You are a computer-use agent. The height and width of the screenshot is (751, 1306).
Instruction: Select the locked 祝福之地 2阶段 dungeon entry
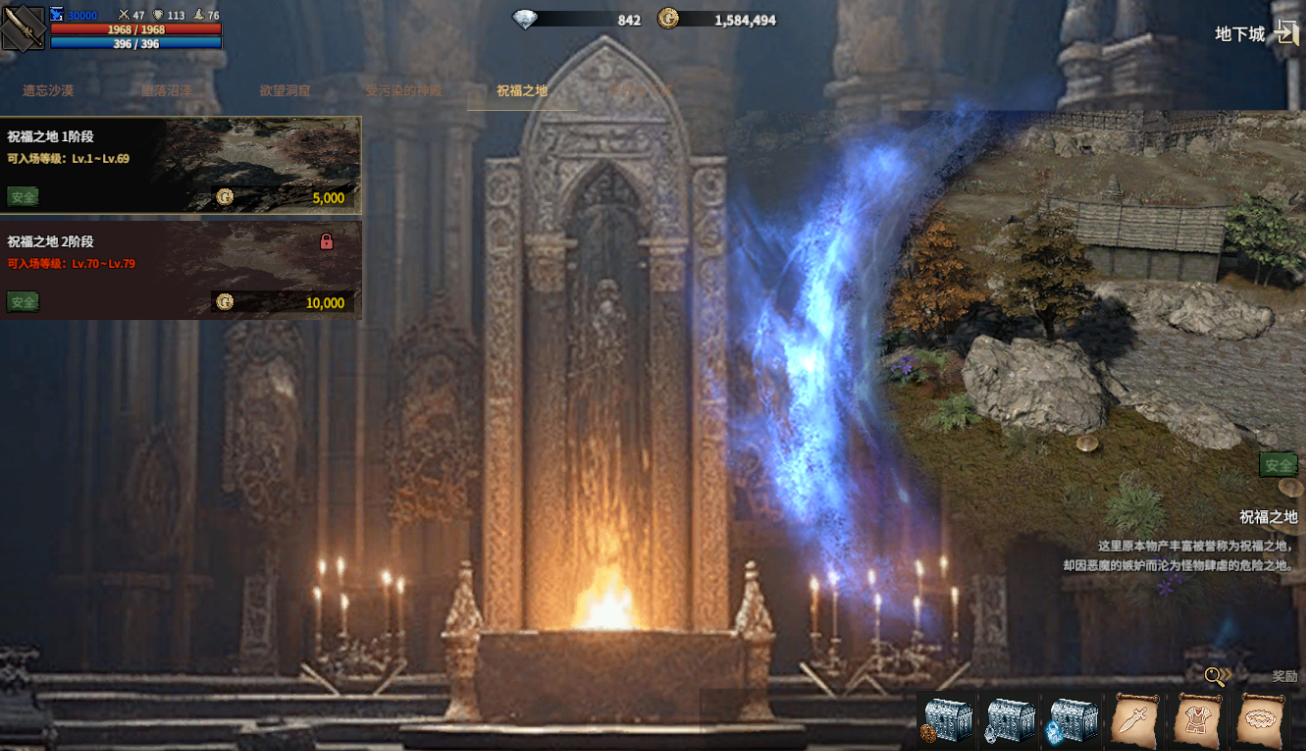(x=180, y=270)
